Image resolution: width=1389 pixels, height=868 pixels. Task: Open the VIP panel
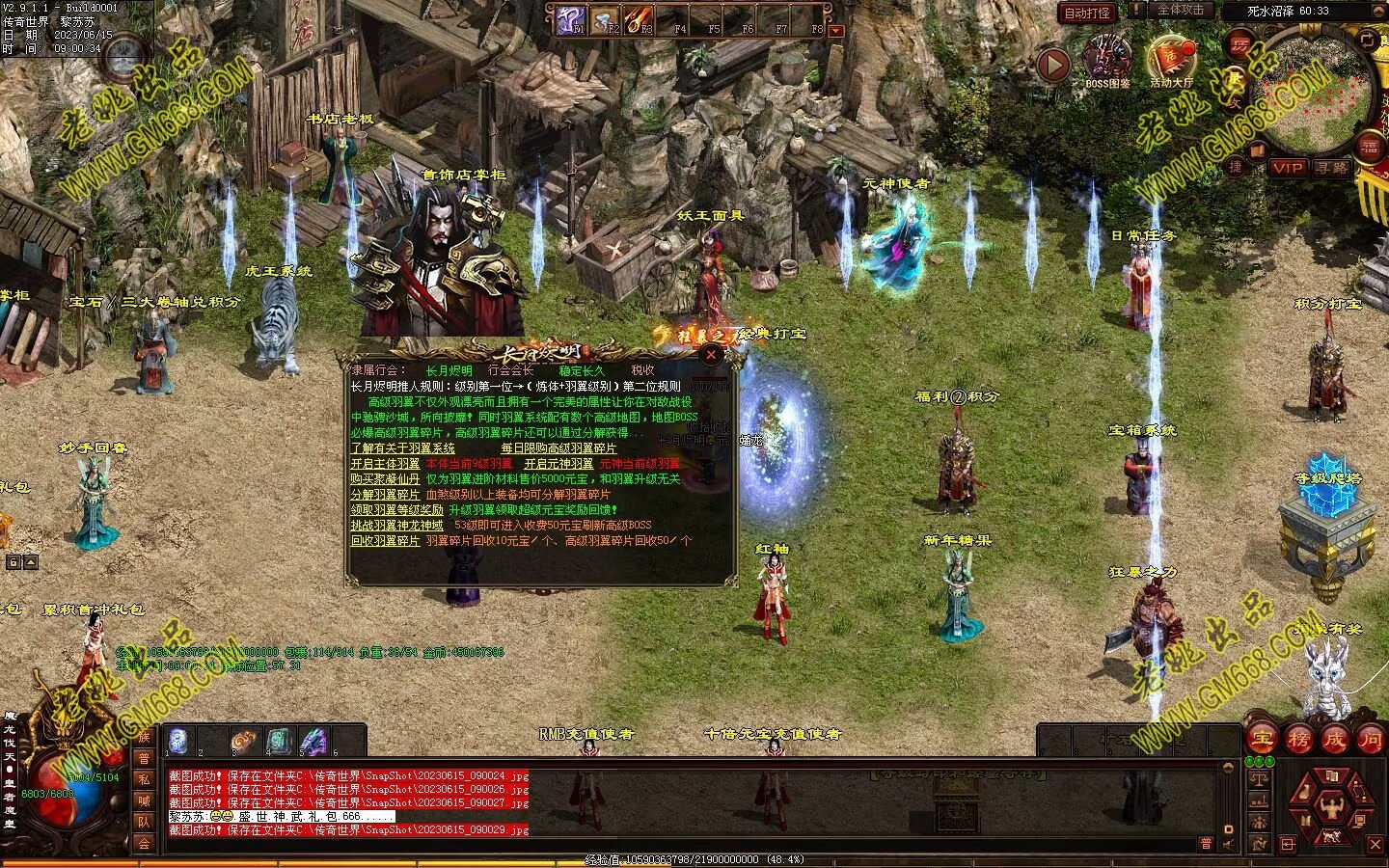tap(1287, 168)
